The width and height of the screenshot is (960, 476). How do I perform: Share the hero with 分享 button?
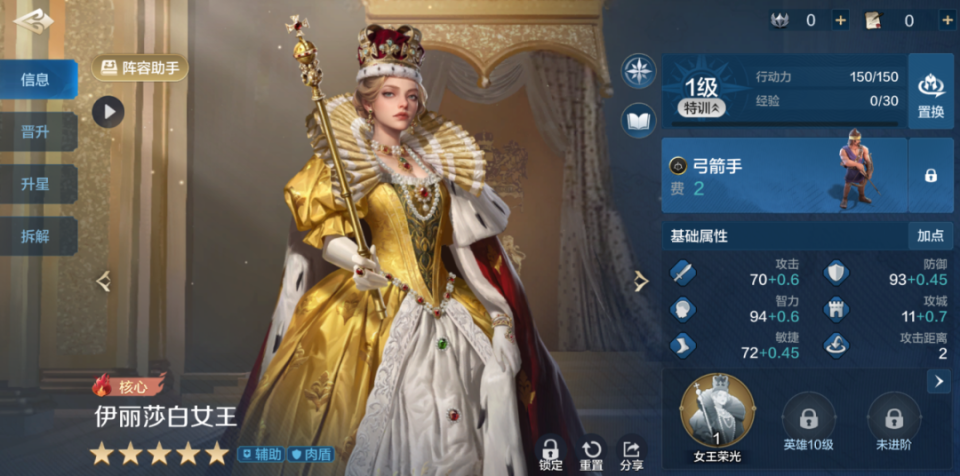click(631, 453)
